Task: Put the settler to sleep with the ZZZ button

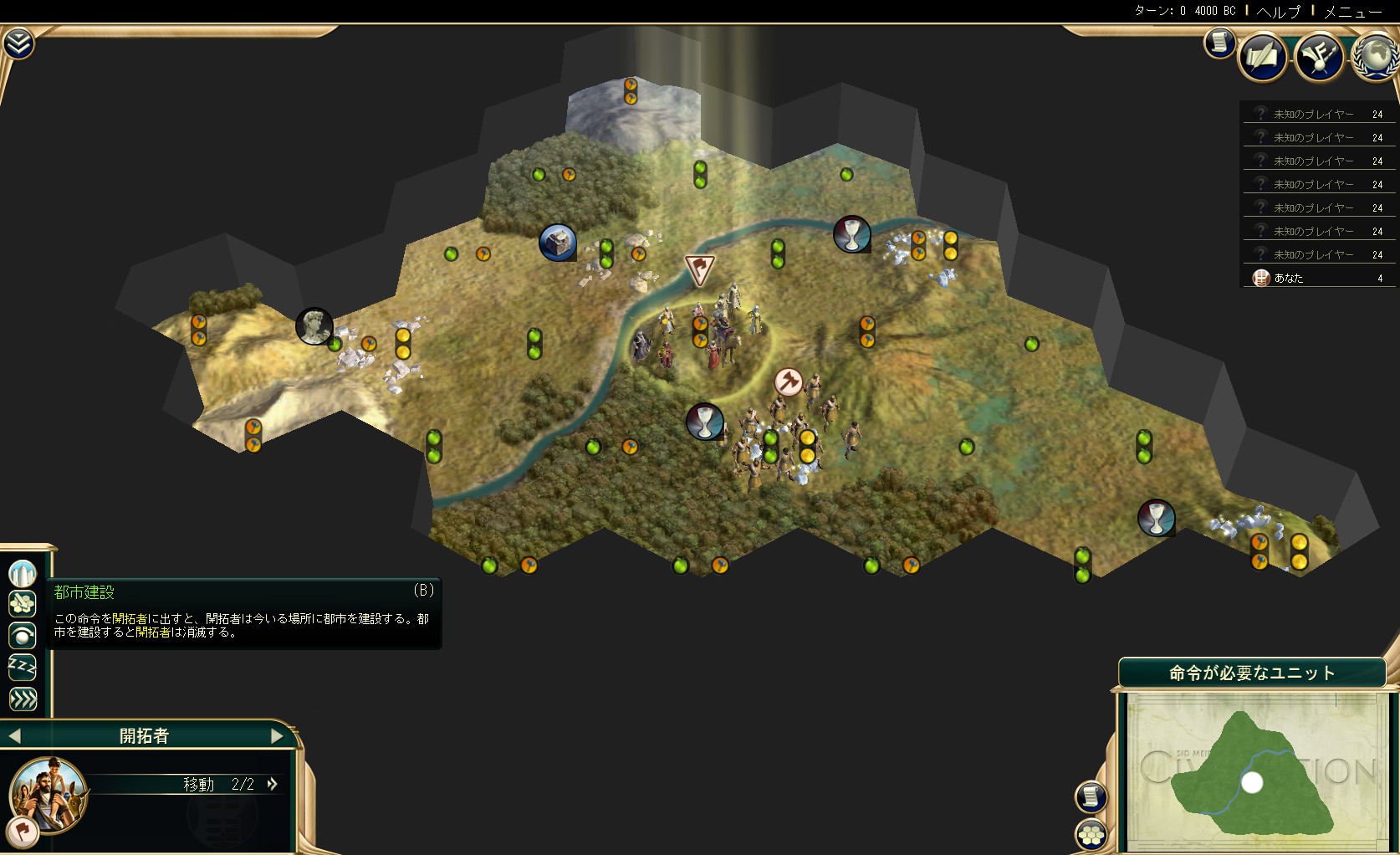Action: [x=23, y=667]
